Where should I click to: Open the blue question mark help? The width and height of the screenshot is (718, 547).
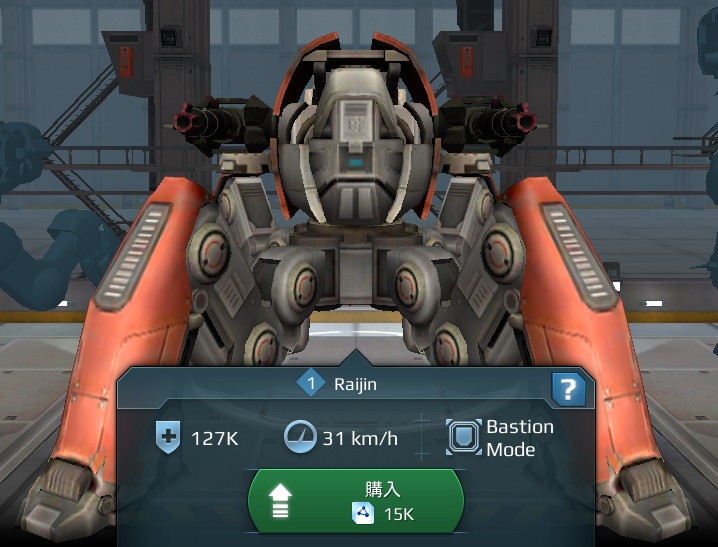click(568, 389)
